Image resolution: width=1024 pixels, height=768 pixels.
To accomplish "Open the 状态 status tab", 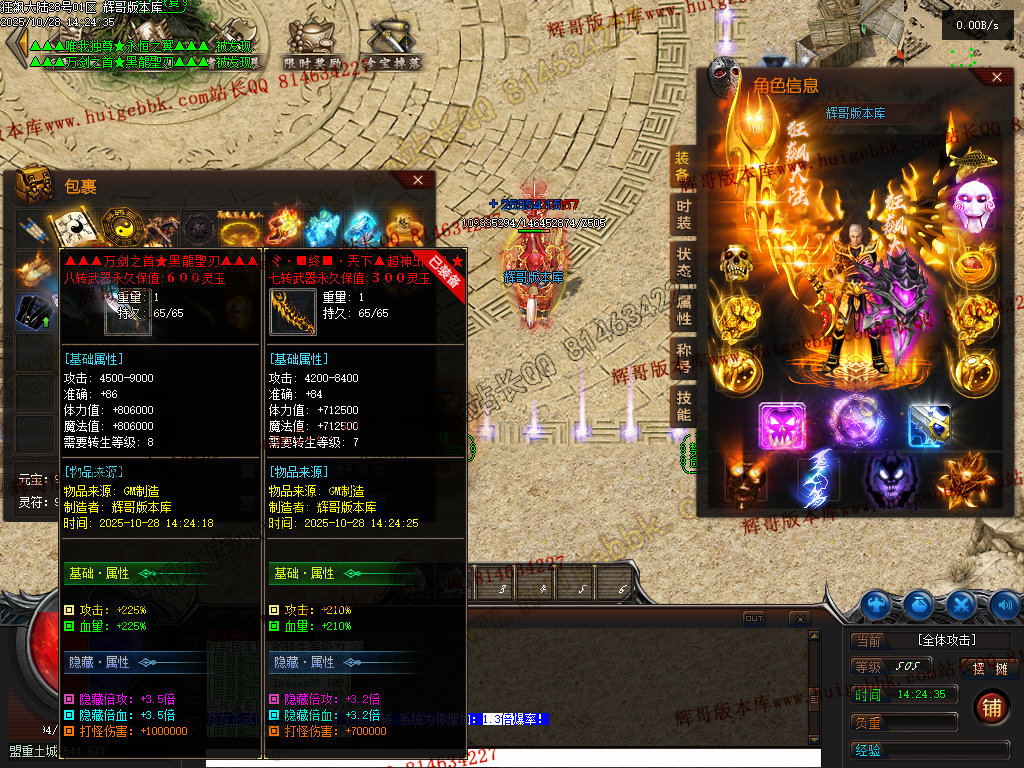I will pyautogui.click(x=683, y=261).
